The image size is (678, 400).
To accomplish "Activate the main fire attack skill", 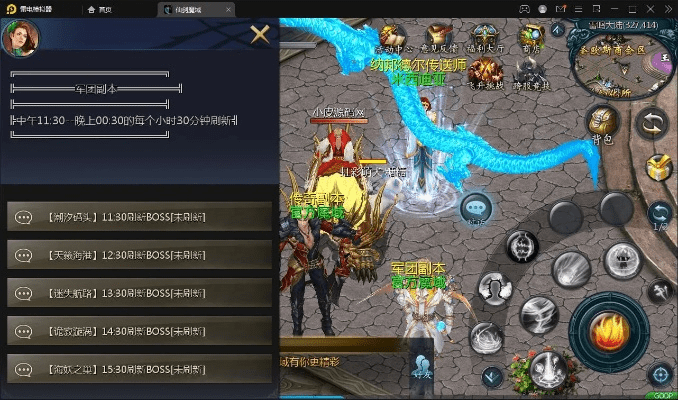I will tap(607, 328).
